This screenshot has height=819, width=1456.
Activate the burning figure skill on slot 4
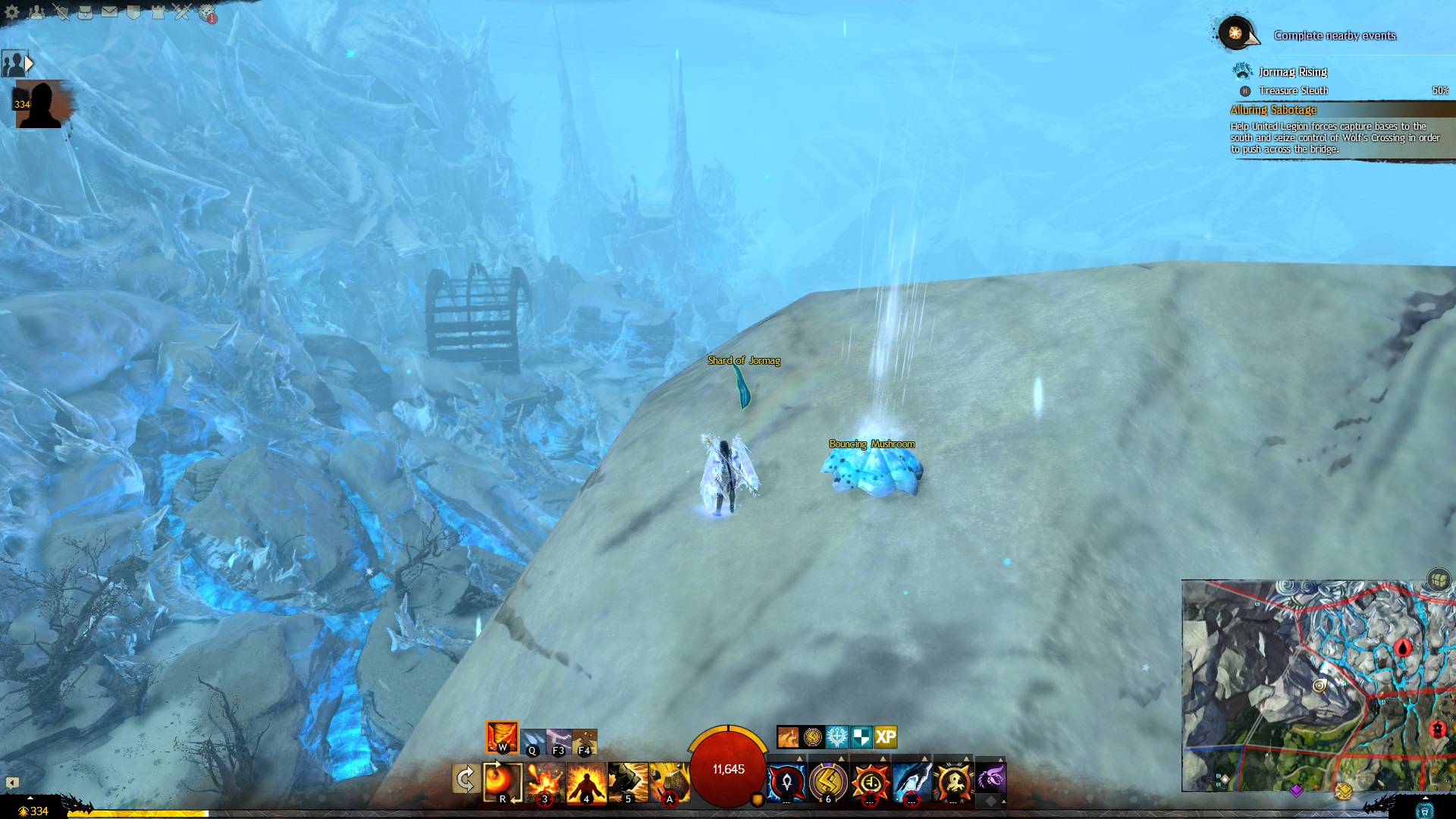click(586, 782)
